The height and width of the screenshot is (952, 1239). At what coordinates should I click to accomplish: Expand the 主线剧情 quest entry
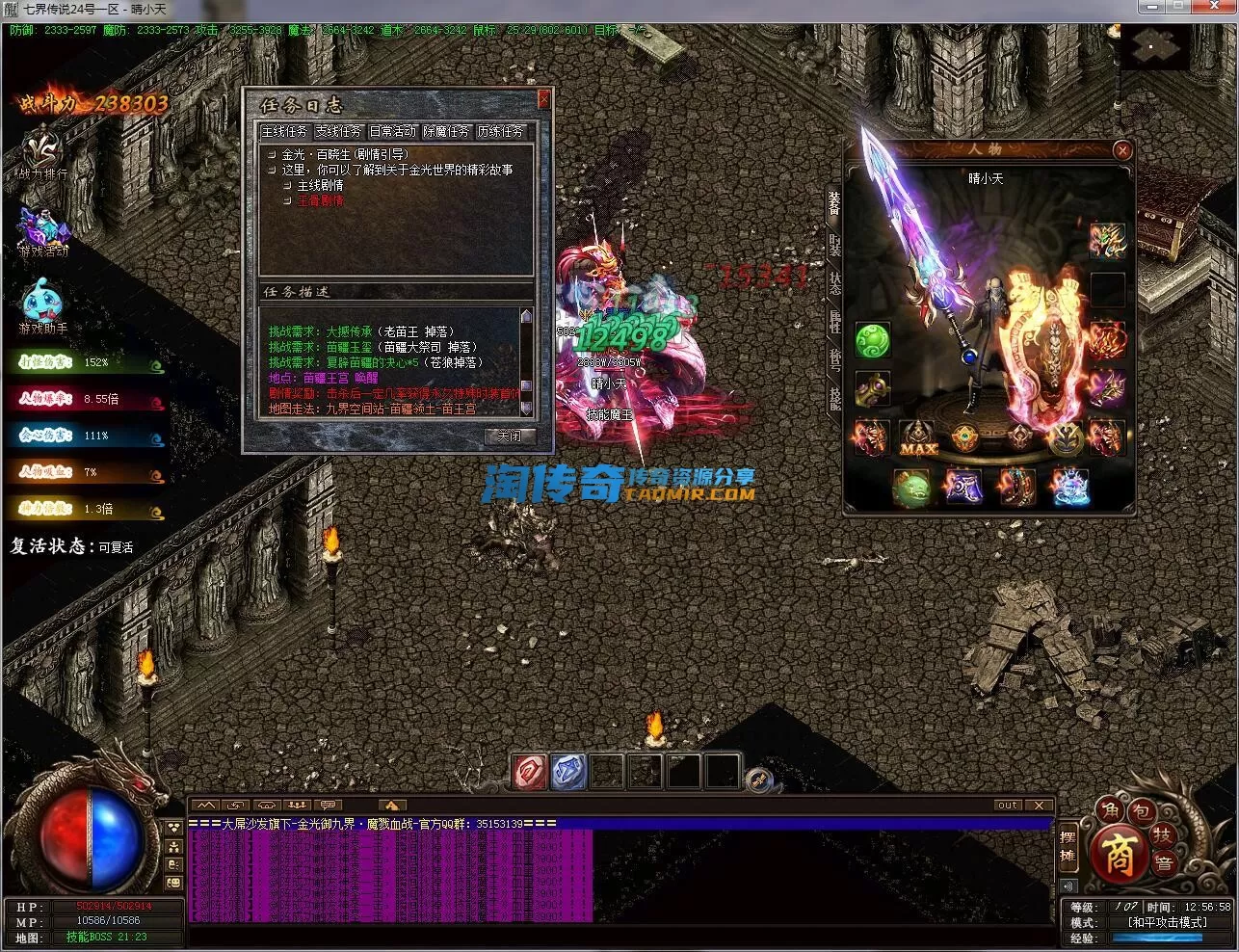(x=320, y=185)
